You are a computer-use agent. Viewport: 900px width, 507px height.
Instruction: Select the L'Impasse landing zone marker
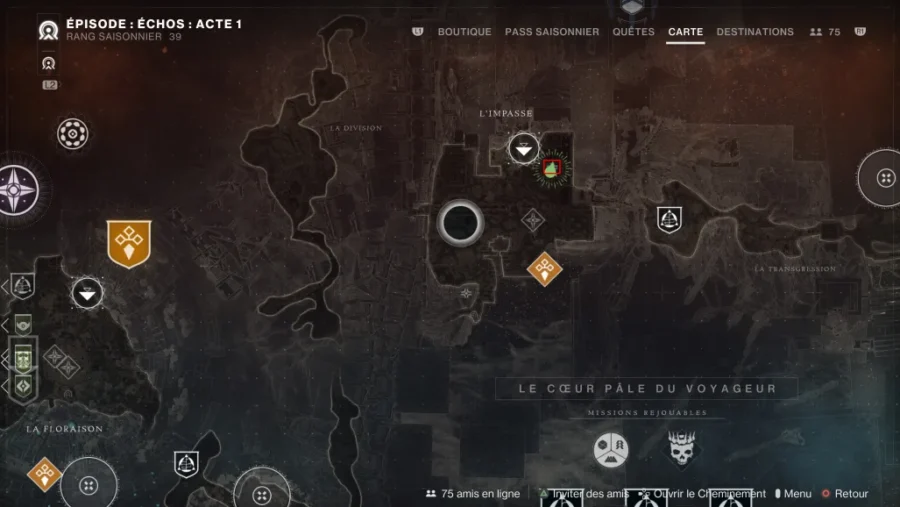pos(524,149)
